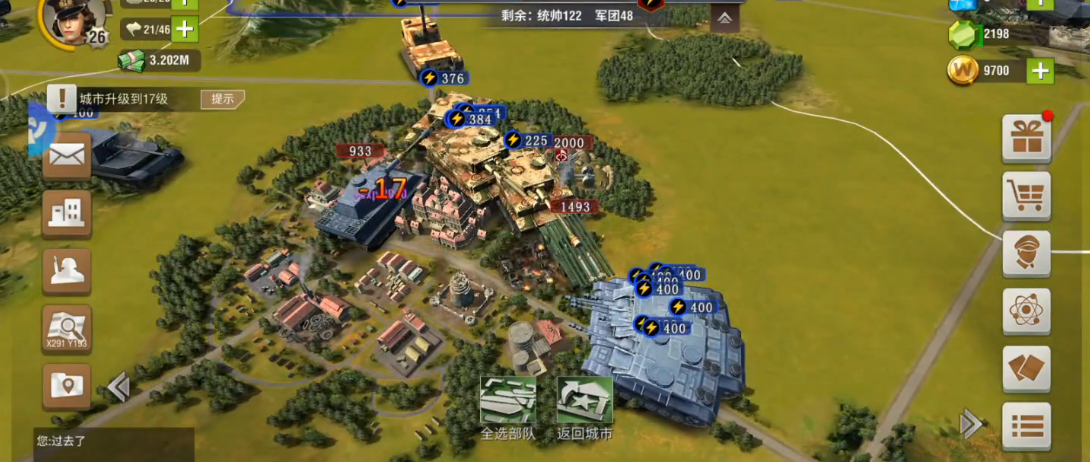
Task: Open the officer generals menu
Action: click(1026, 253)
